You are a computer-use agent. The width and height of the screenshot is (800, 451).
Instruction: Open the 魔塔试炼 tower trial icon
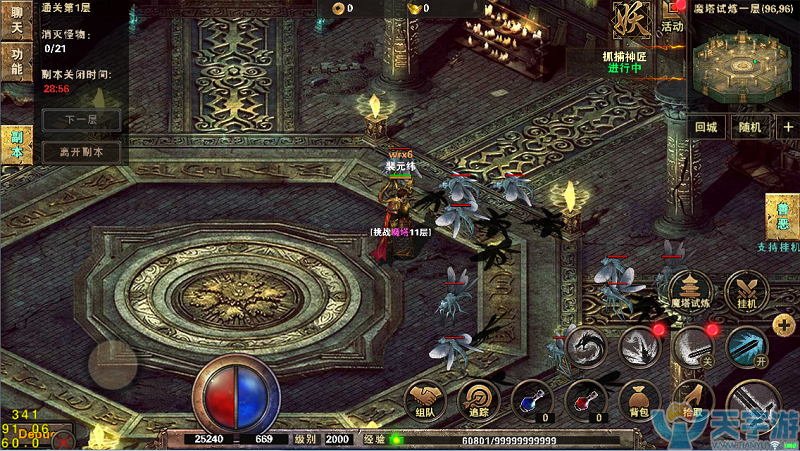click(690, 289)
